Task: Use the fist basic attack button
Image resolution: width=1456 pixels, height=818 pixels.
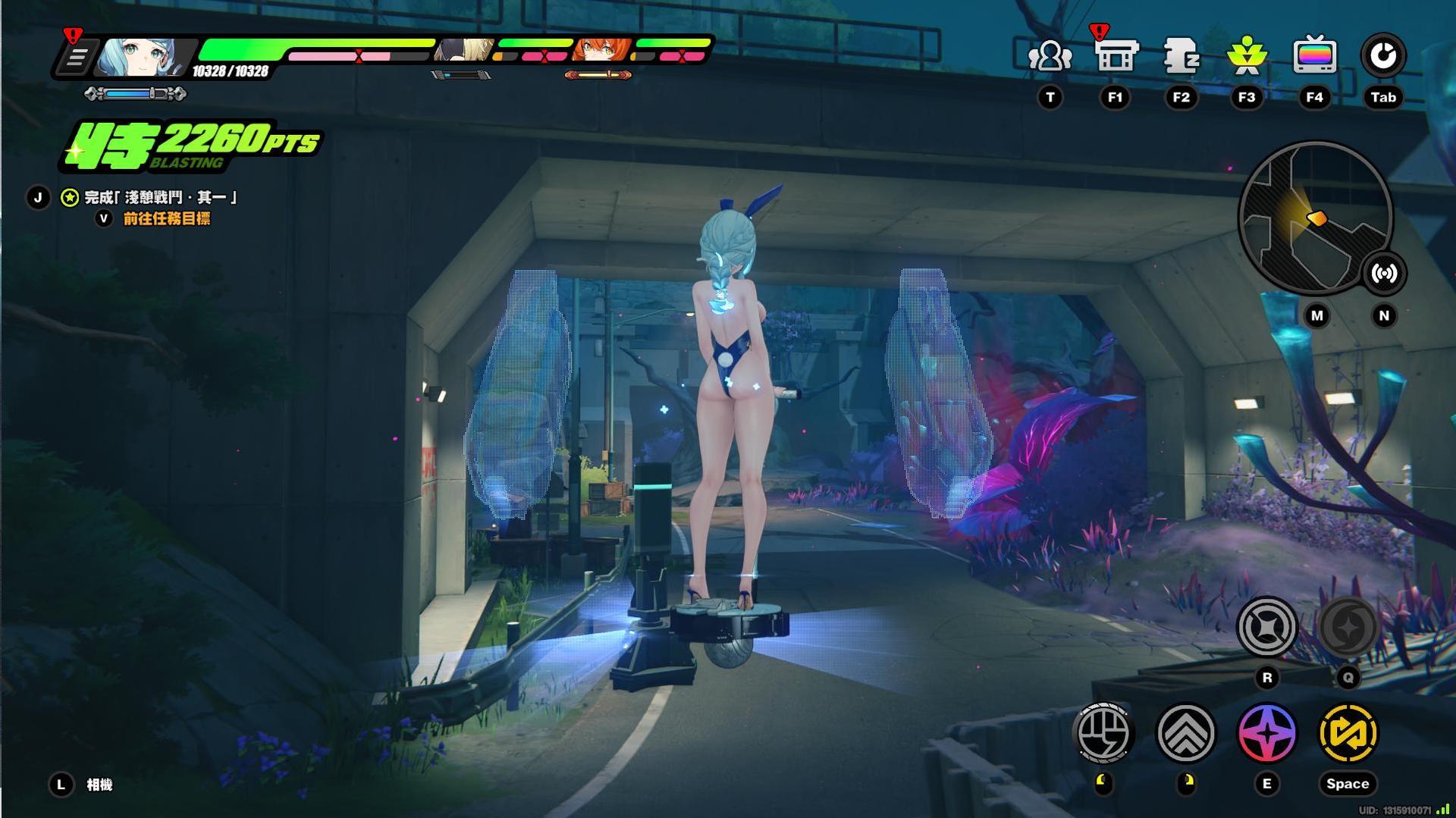Action: click(x=1104, y=733)
